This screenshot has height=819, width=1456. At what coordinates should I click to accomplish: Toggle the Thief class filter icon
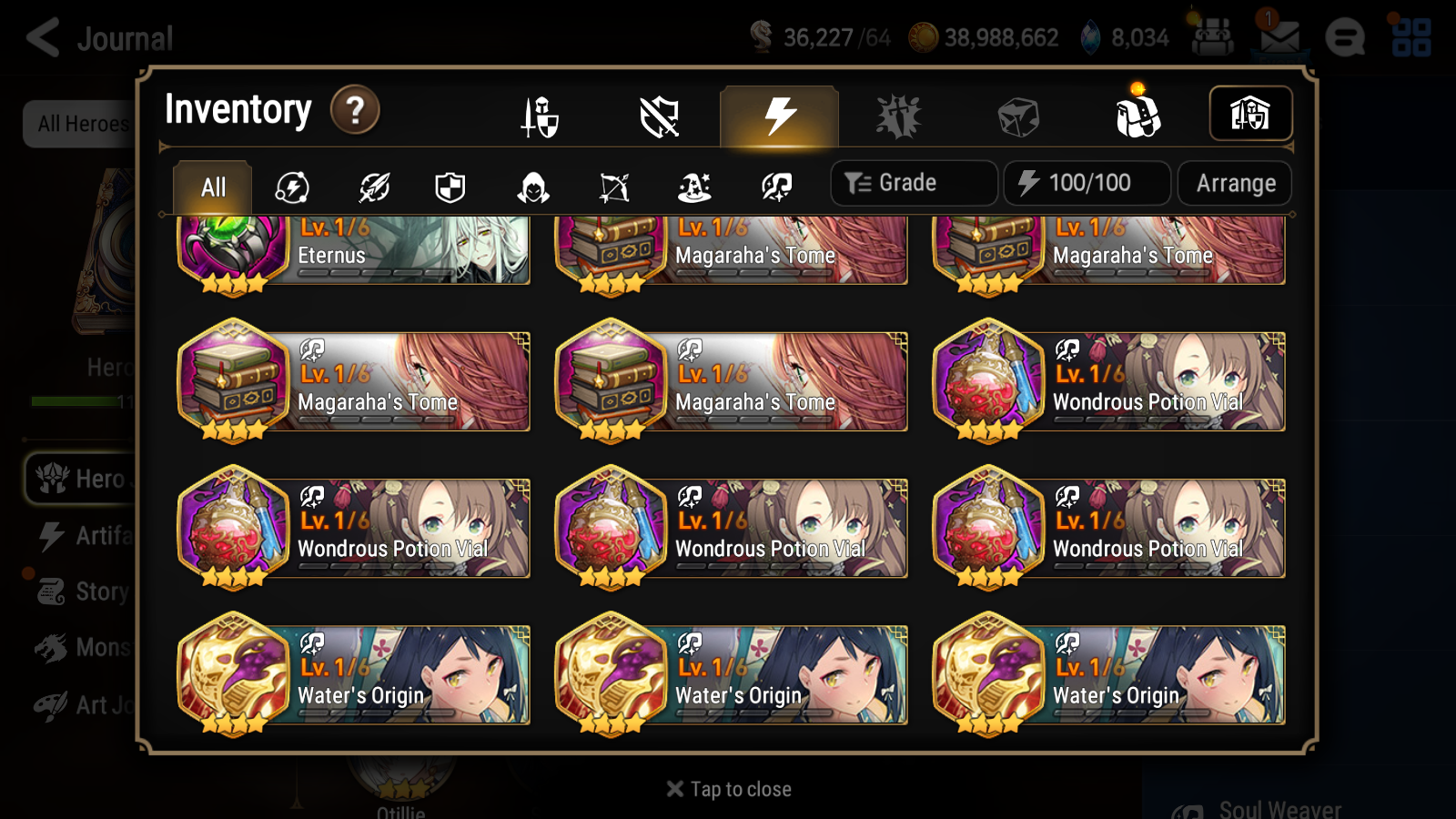point(532,187)
